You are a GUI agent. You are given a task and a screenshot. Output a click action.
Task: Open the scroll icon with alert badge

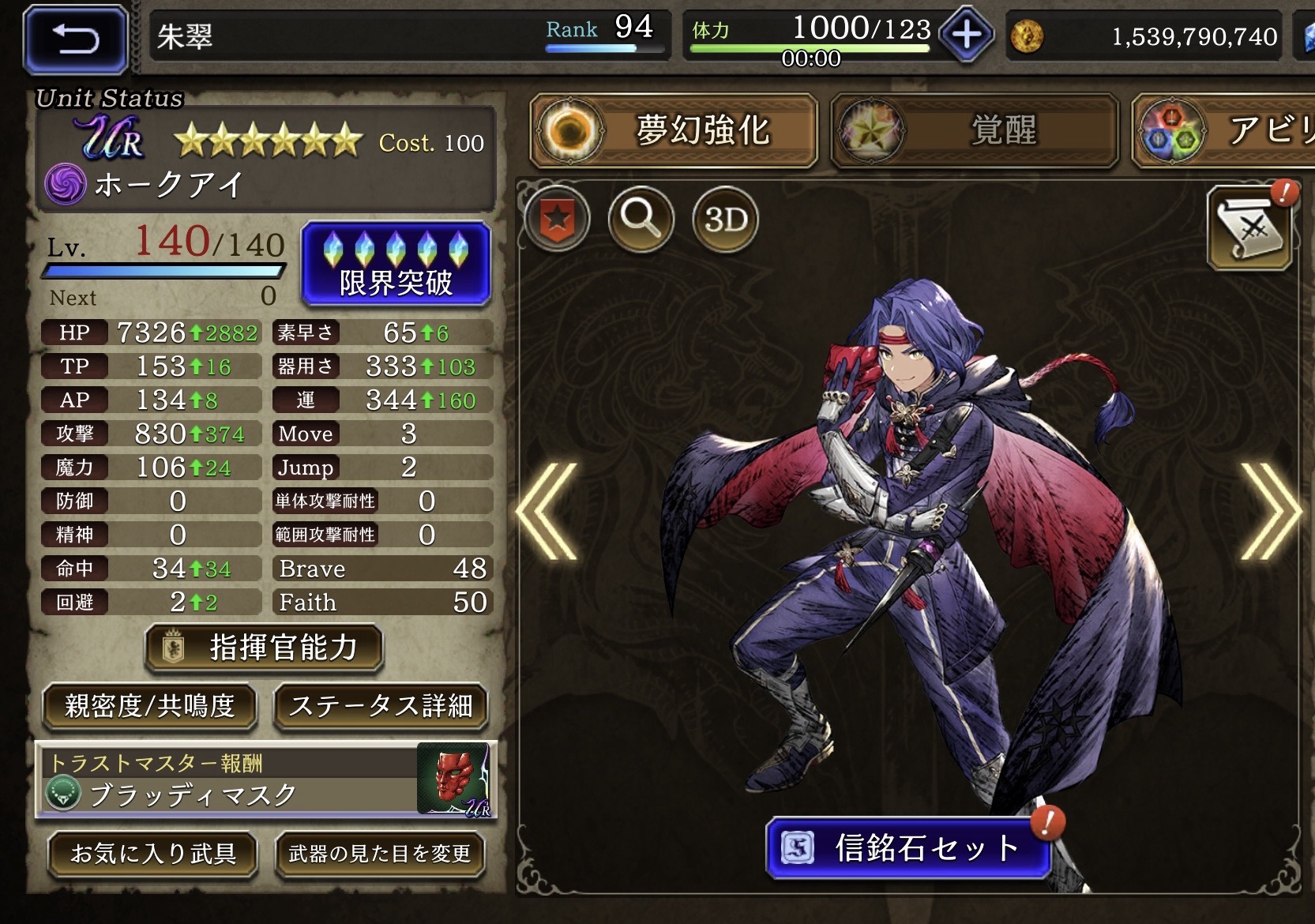point(1249,229)
